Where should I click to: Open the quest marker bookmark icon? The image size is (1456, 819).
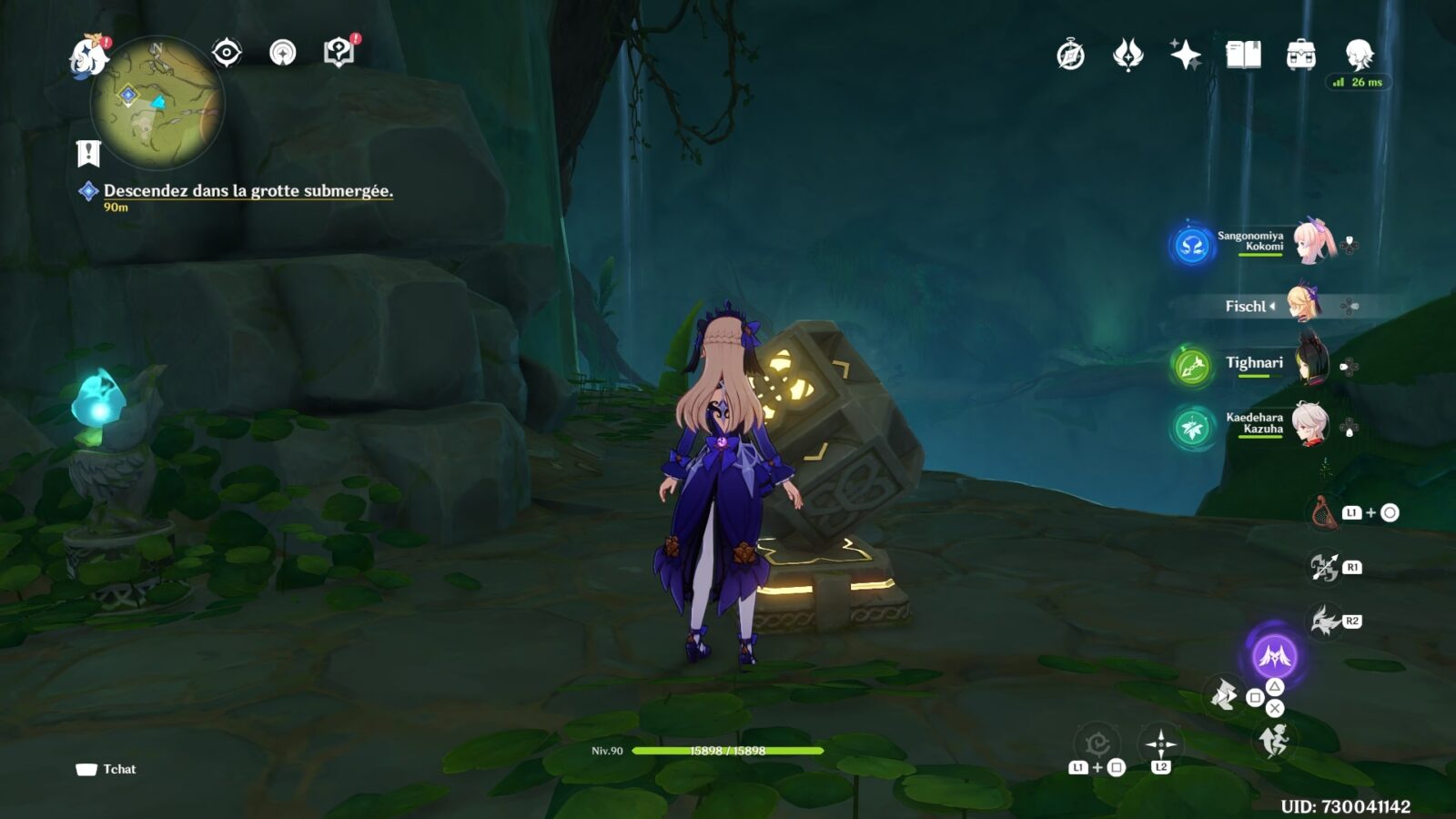[x=88, y=154]
